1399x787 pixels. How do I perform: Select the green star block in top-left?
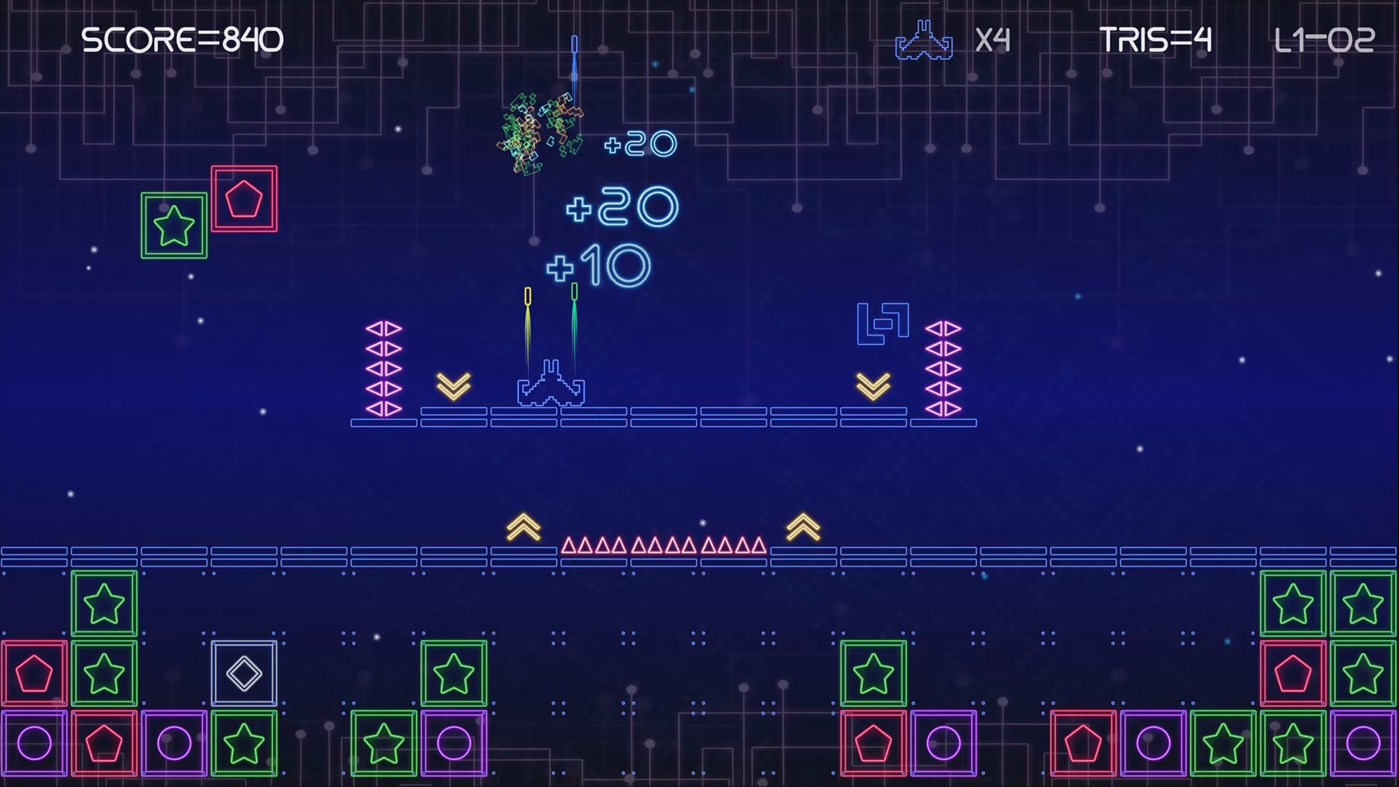click(x=173, y=226)
